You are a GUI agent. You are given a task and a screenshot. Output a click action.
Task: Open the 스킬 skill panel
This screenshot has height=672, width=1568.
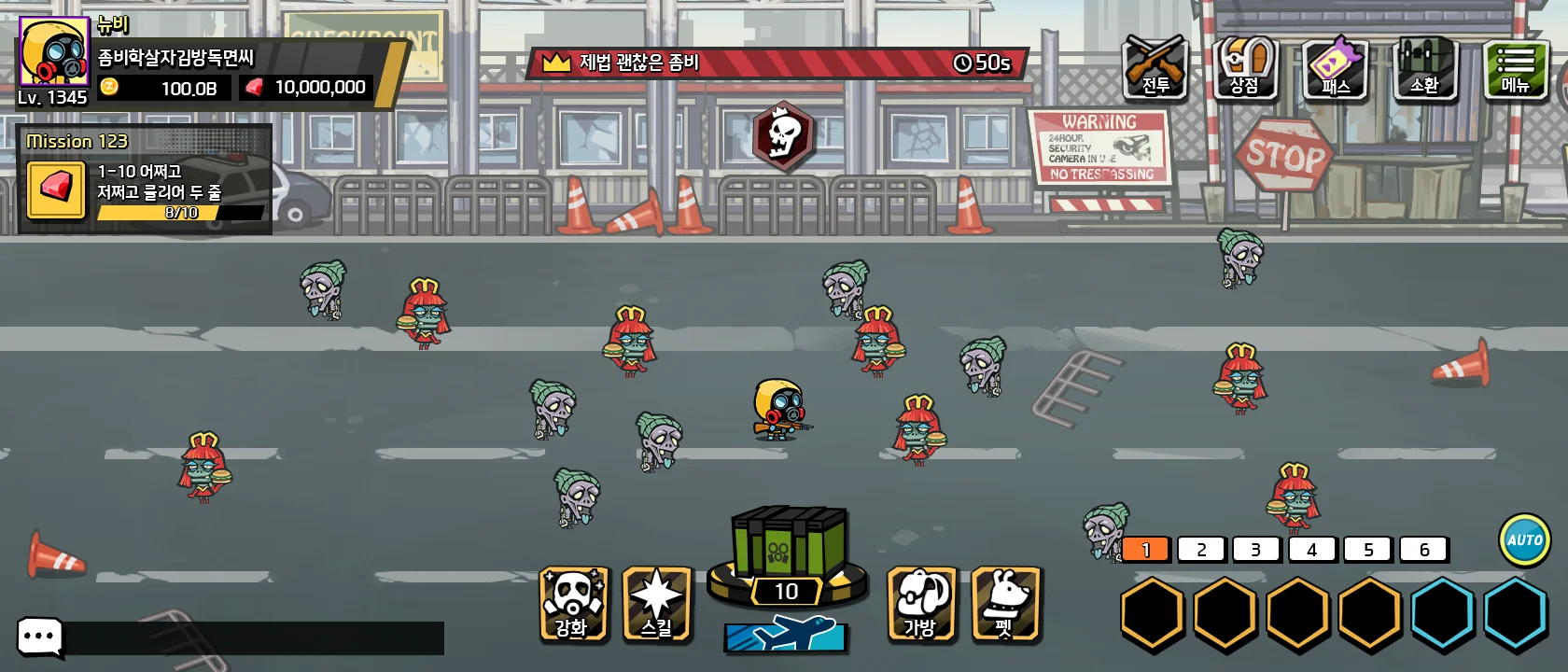point(656,604)
